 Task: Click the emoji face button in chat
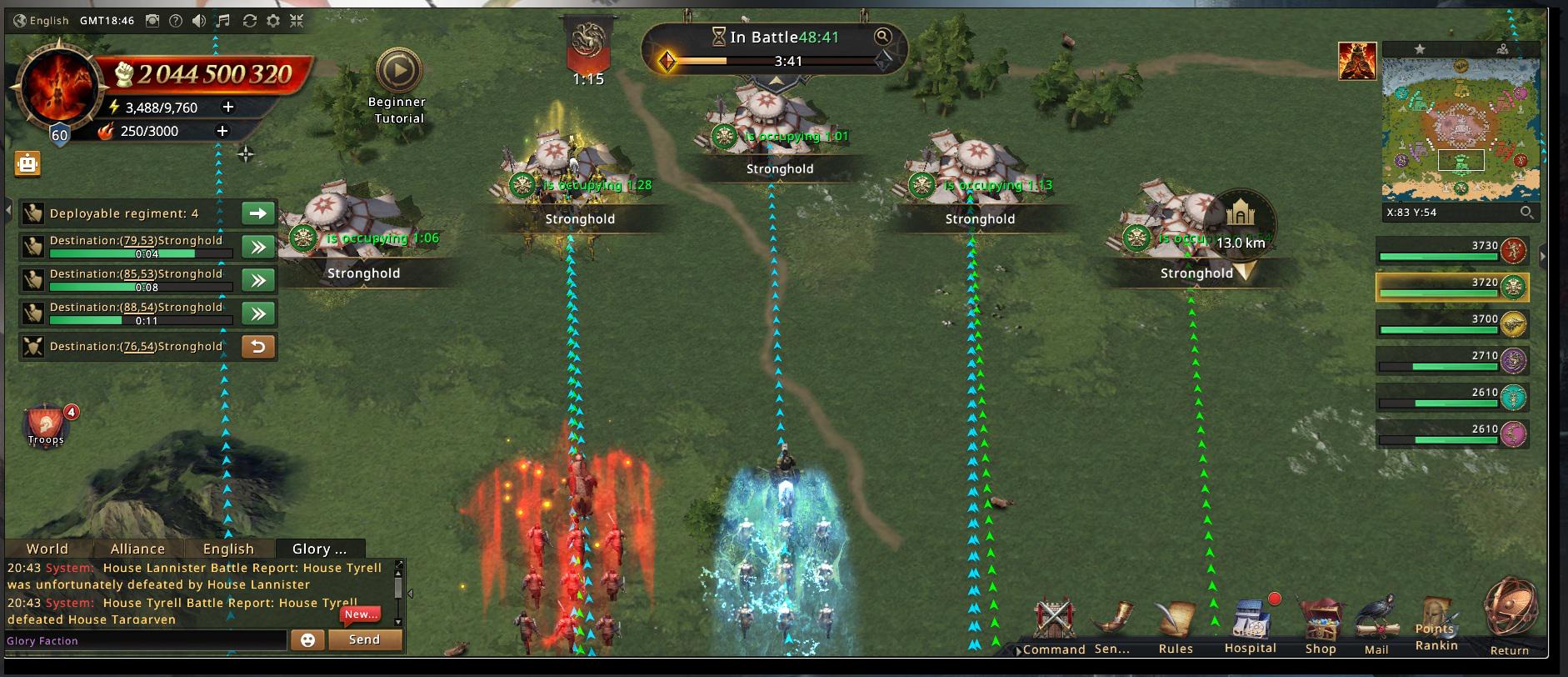coord(307,639)
